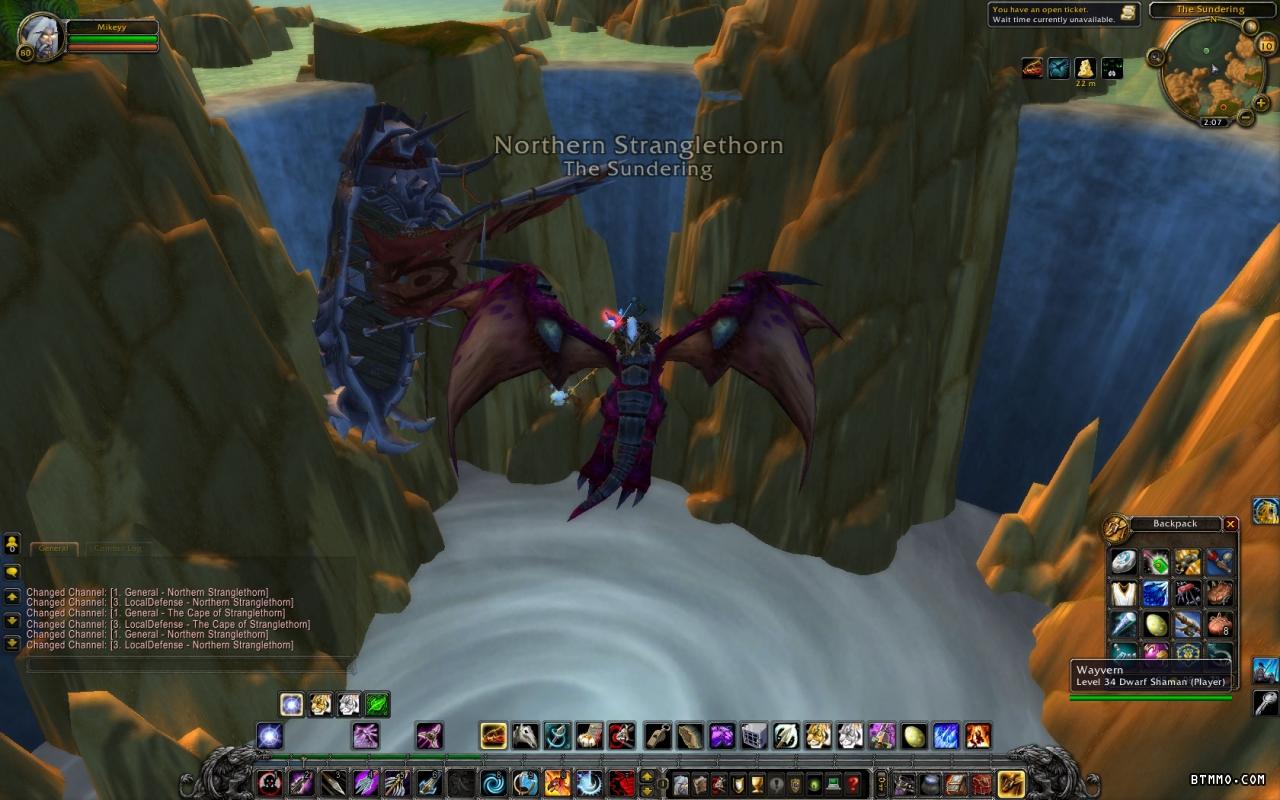Click Mikeyy's player portrait
Image resolution: width=1280 pixels, height=800 pixels.
[41, 37]
